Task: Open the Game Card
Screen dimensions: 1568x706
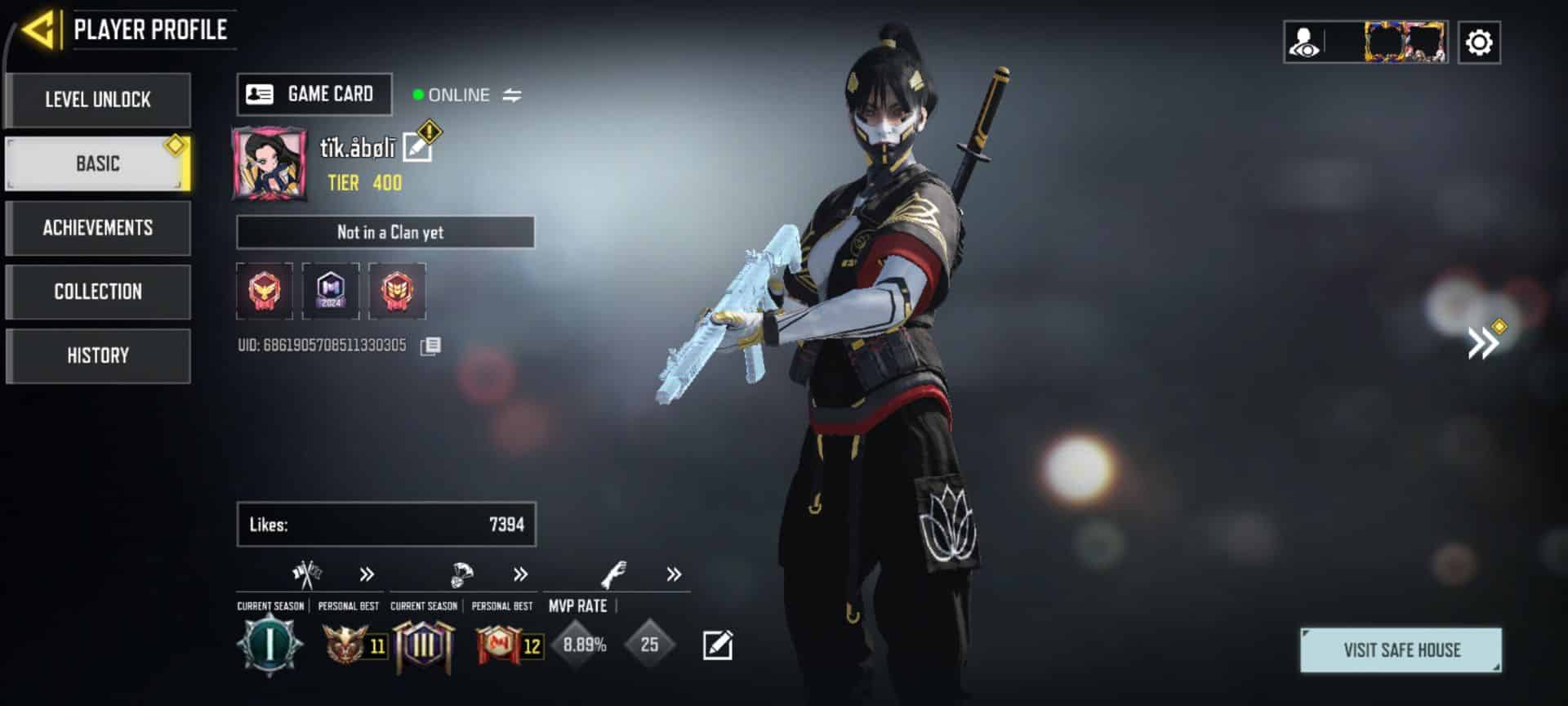Action: click(314, 95)
